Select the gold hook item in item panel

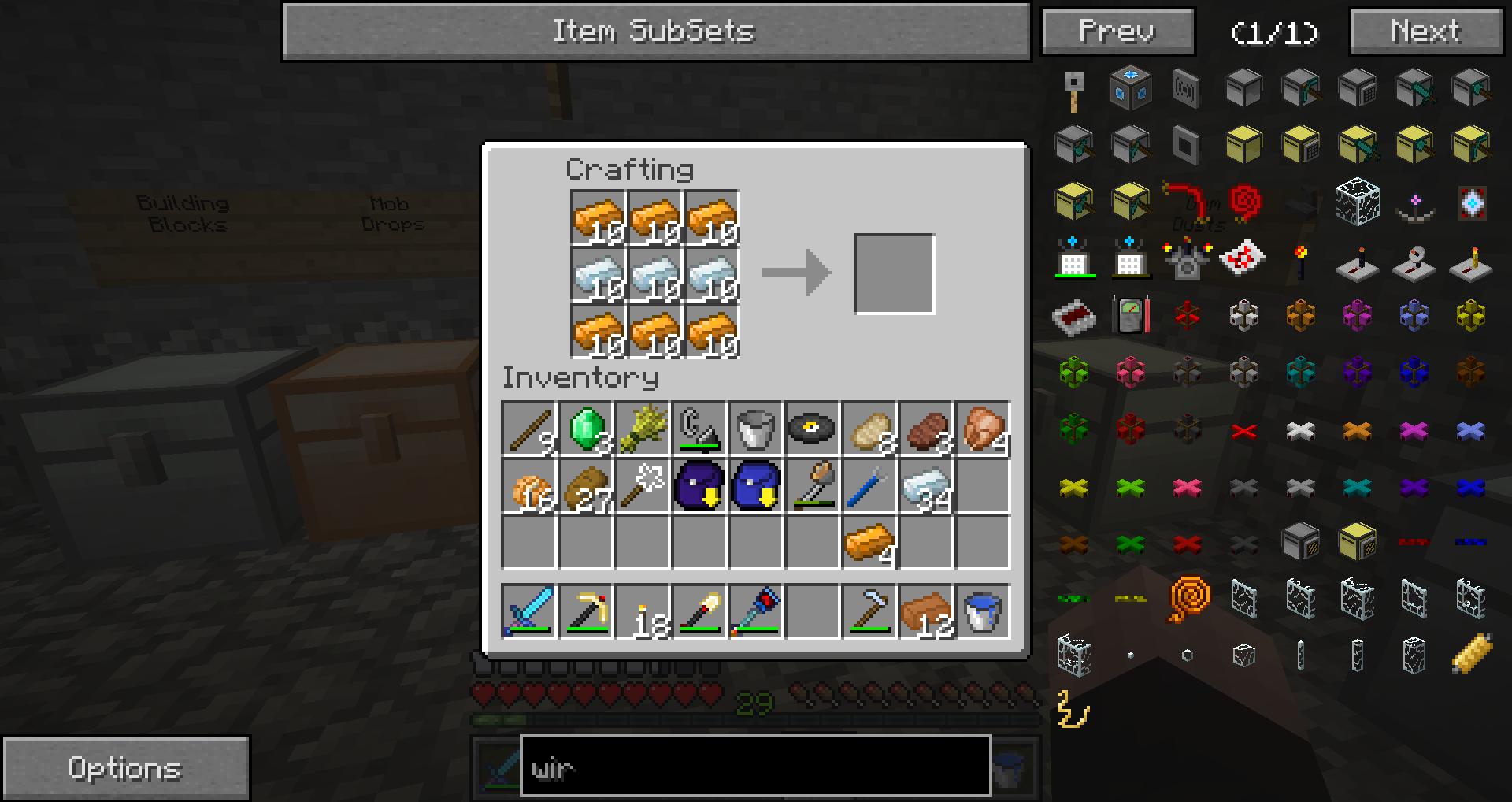[x=1073, y=709]
